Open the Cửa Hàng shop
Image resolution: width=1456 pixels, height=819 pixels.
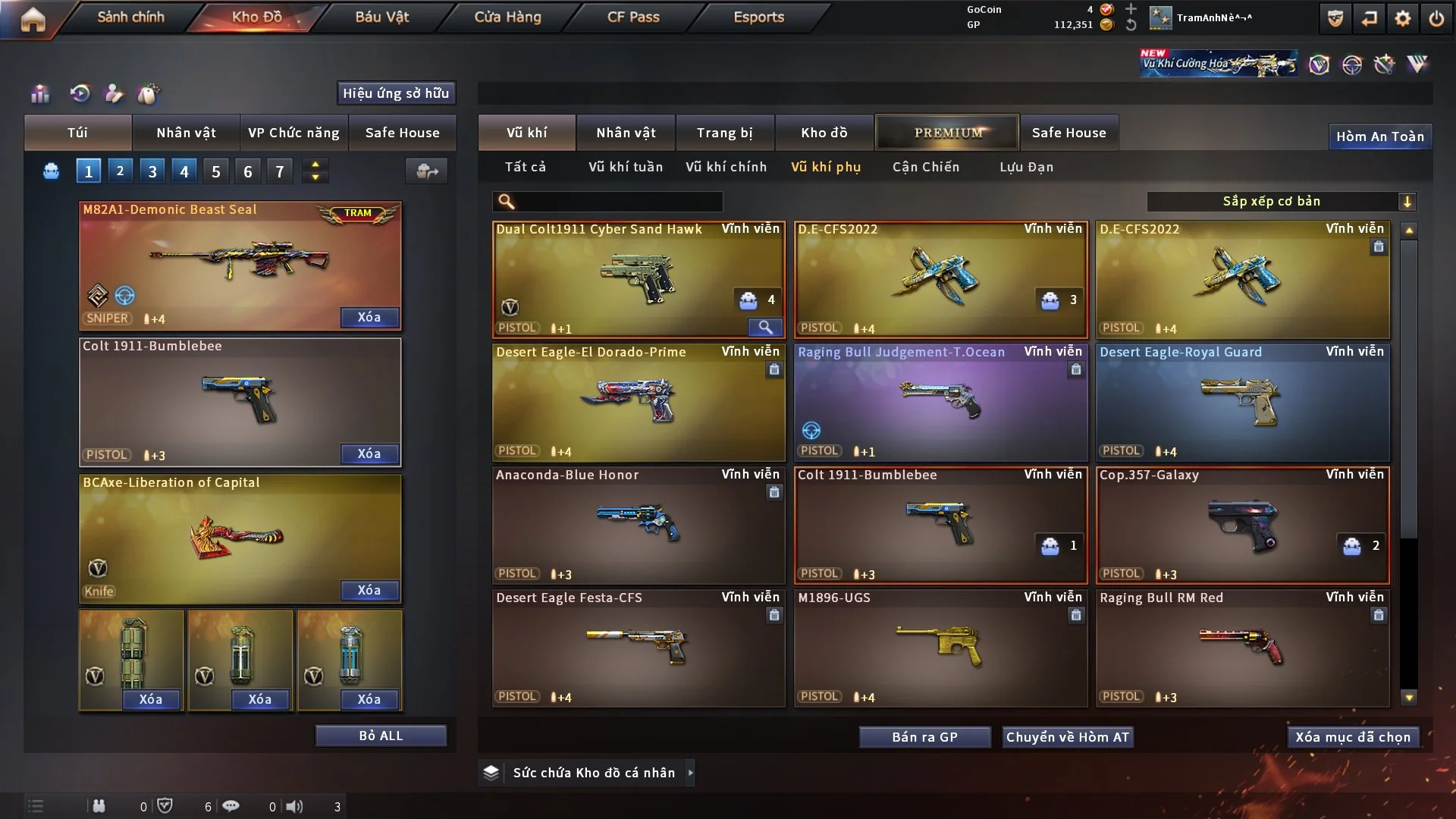[507, 17]
